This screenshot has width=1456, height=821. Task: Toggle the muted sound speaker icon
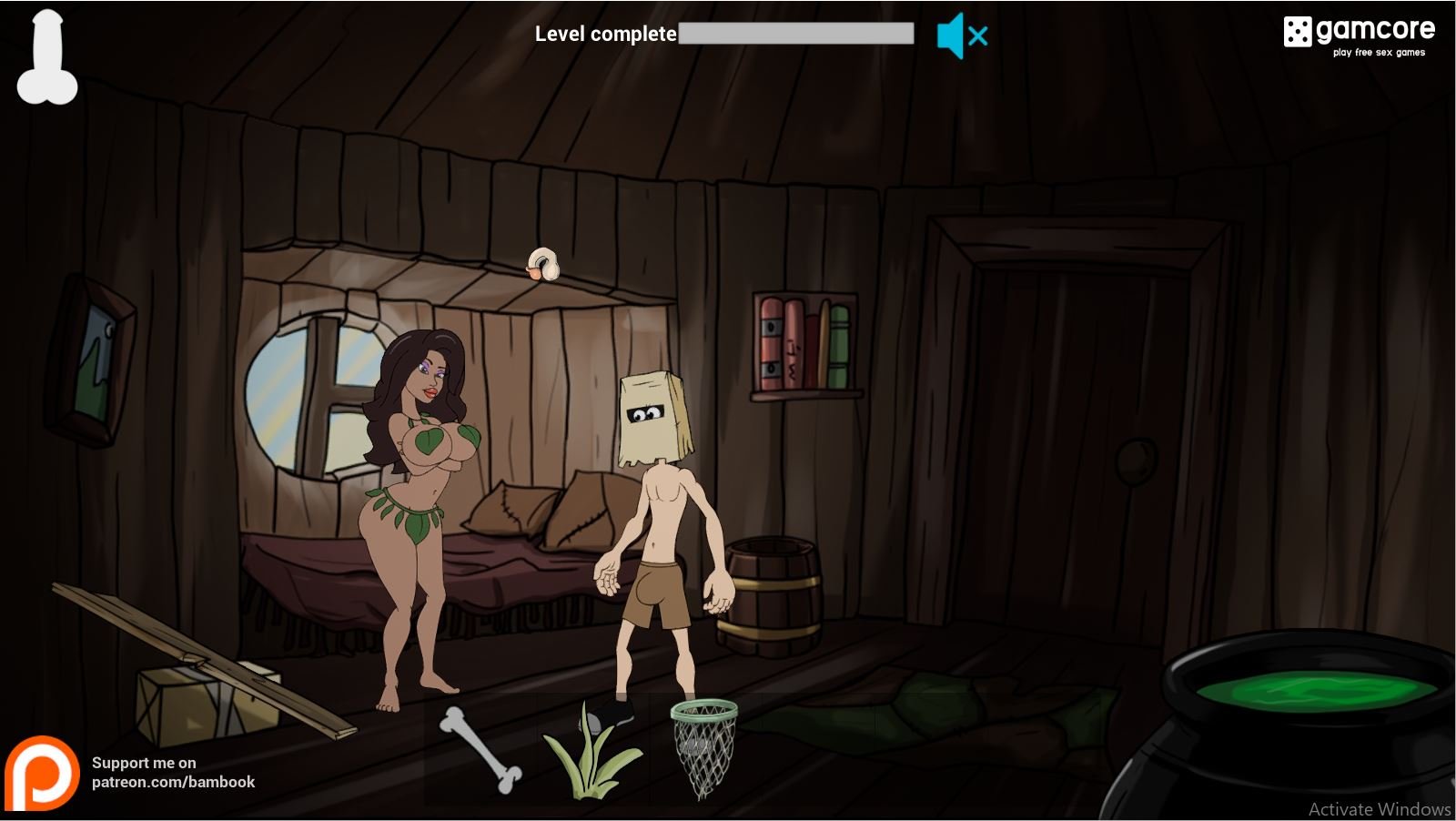[x=961, y=36]
